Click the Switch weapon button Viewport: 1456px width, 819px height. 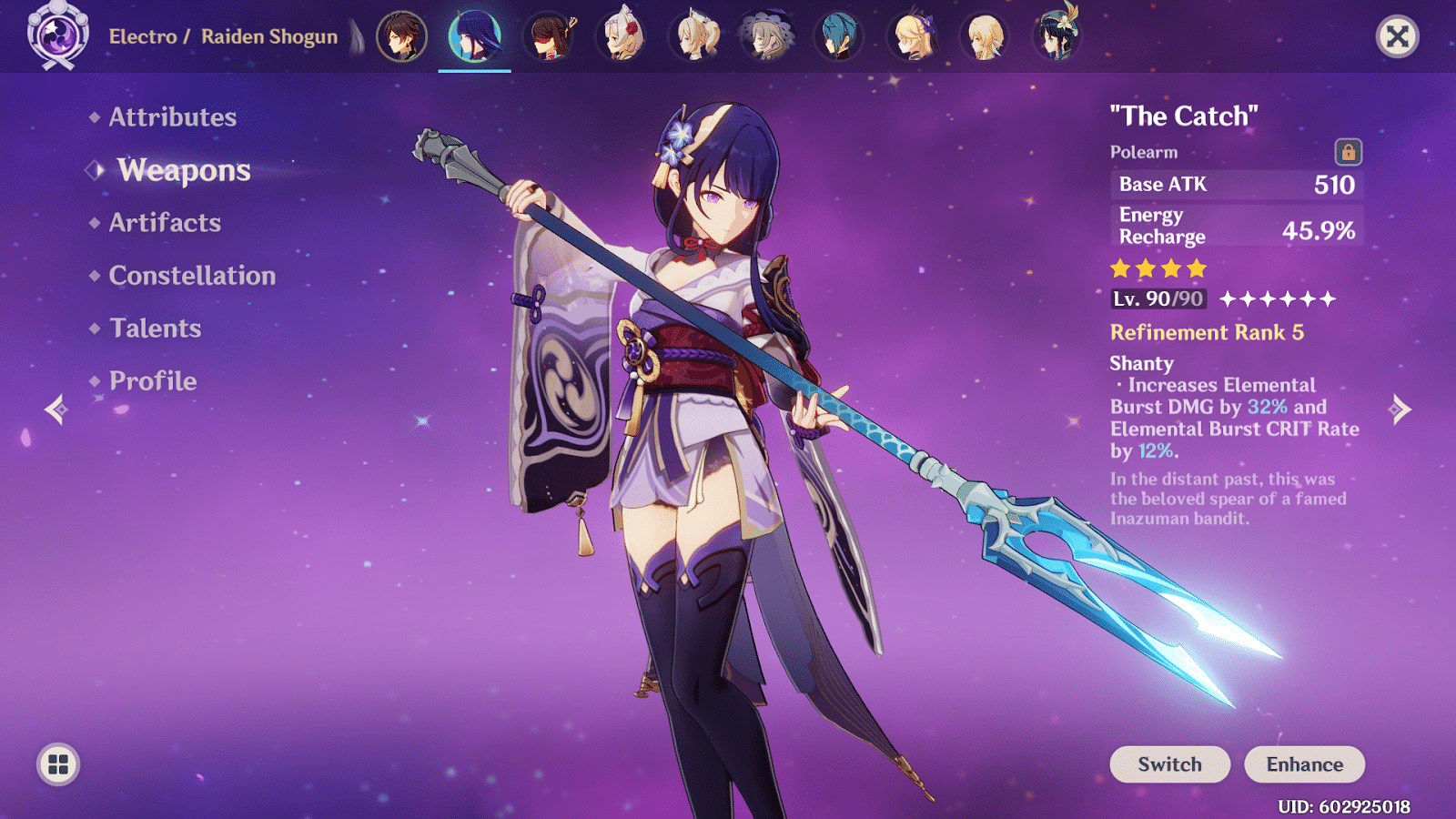point(1169,764)
